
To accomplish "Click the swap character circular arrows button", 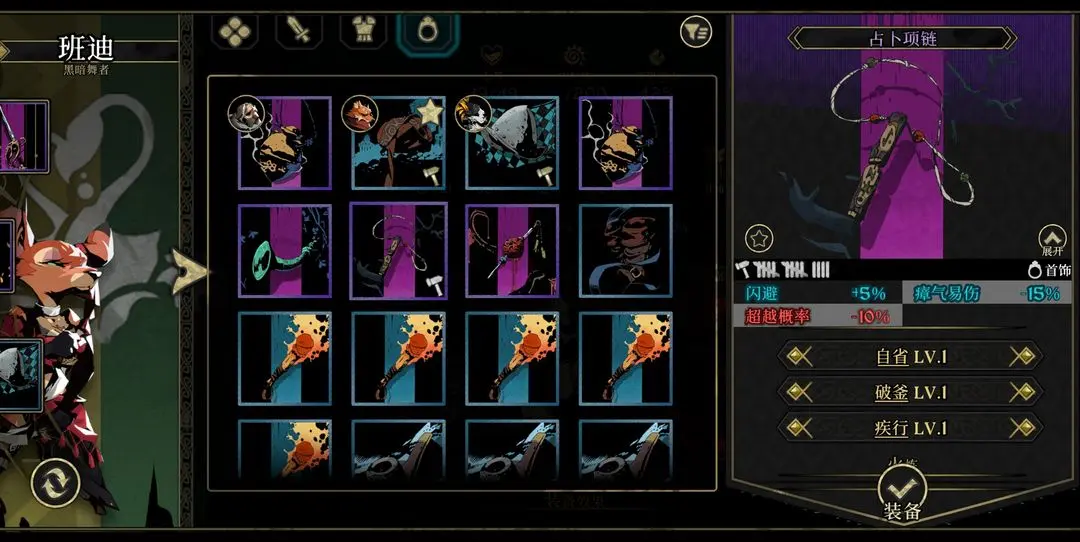I will (x=55, y=483).
